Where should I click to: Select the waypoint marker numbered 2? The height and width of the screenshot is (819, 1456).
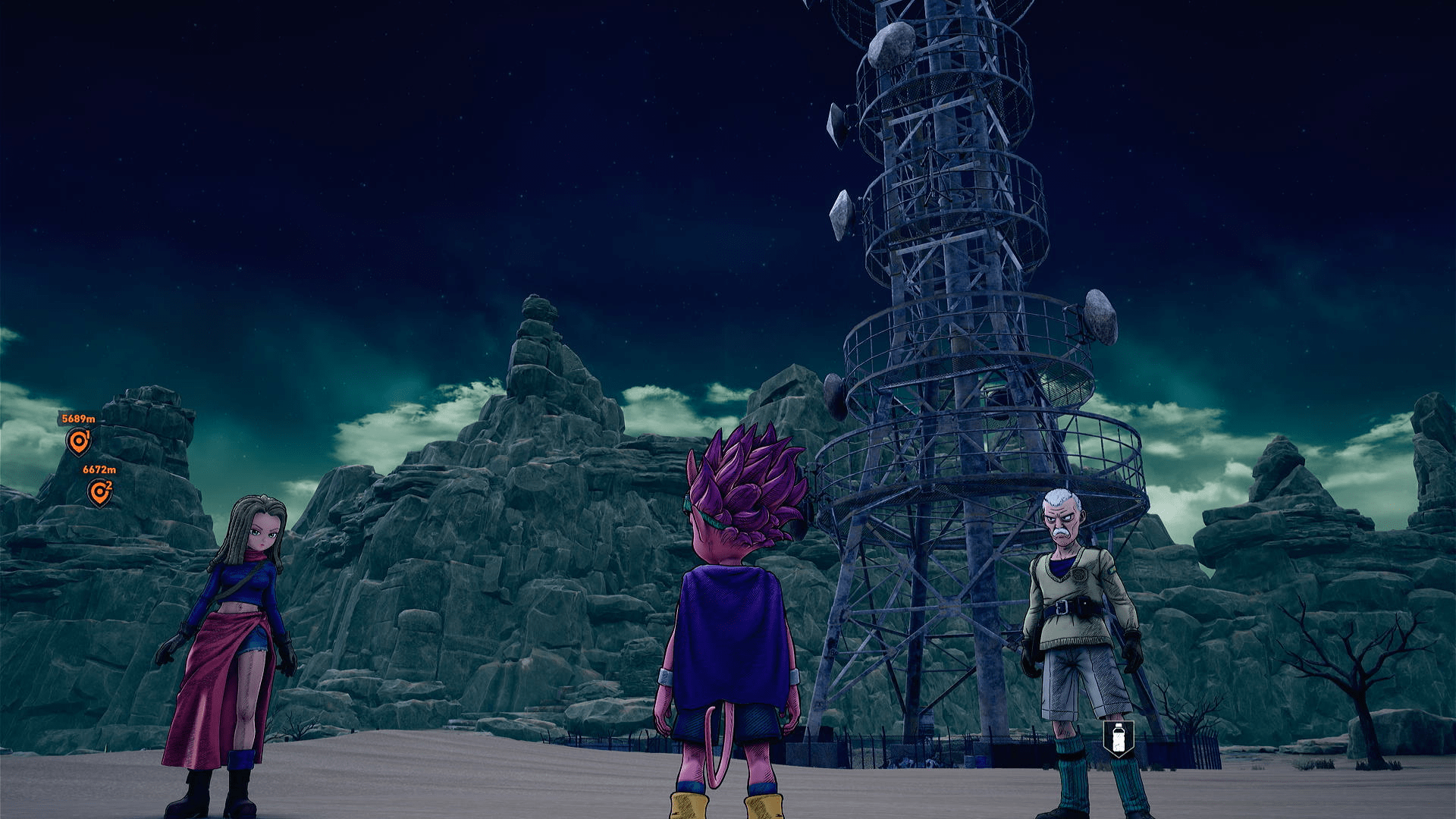99,492
